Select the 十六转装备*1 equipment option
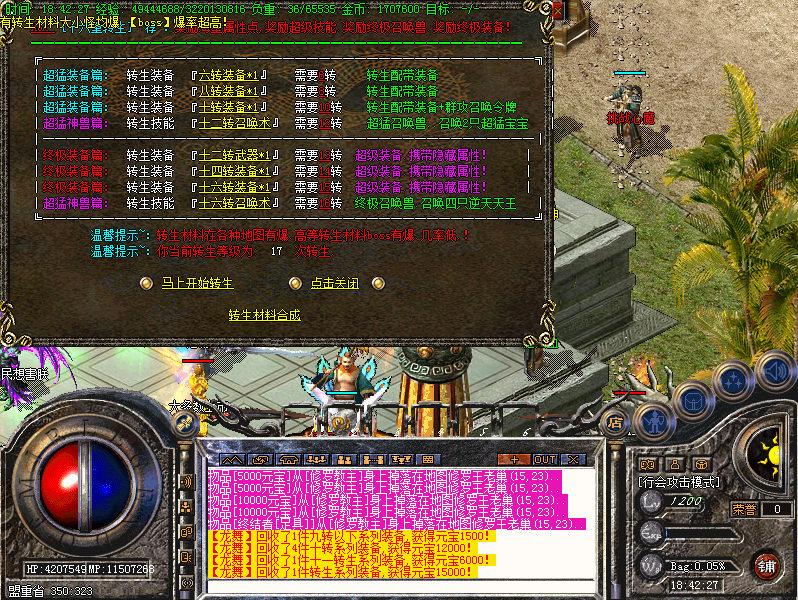 tap(236, 187)
